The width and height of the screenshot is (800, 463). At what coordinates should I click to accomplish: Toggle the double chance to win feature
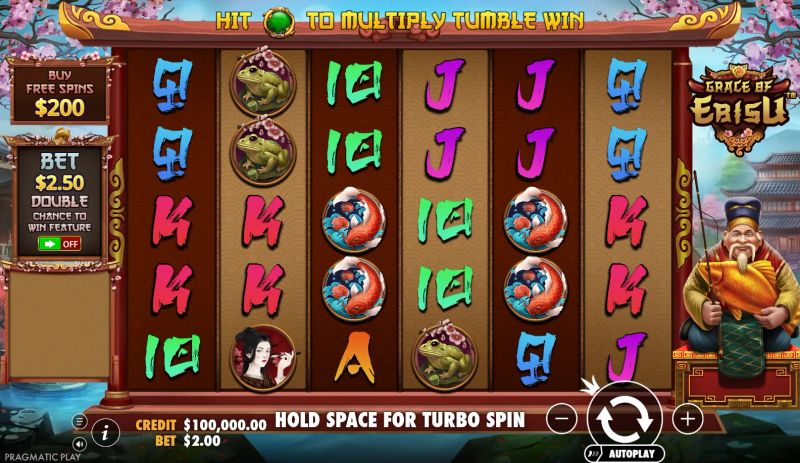(x=59, y=243)
